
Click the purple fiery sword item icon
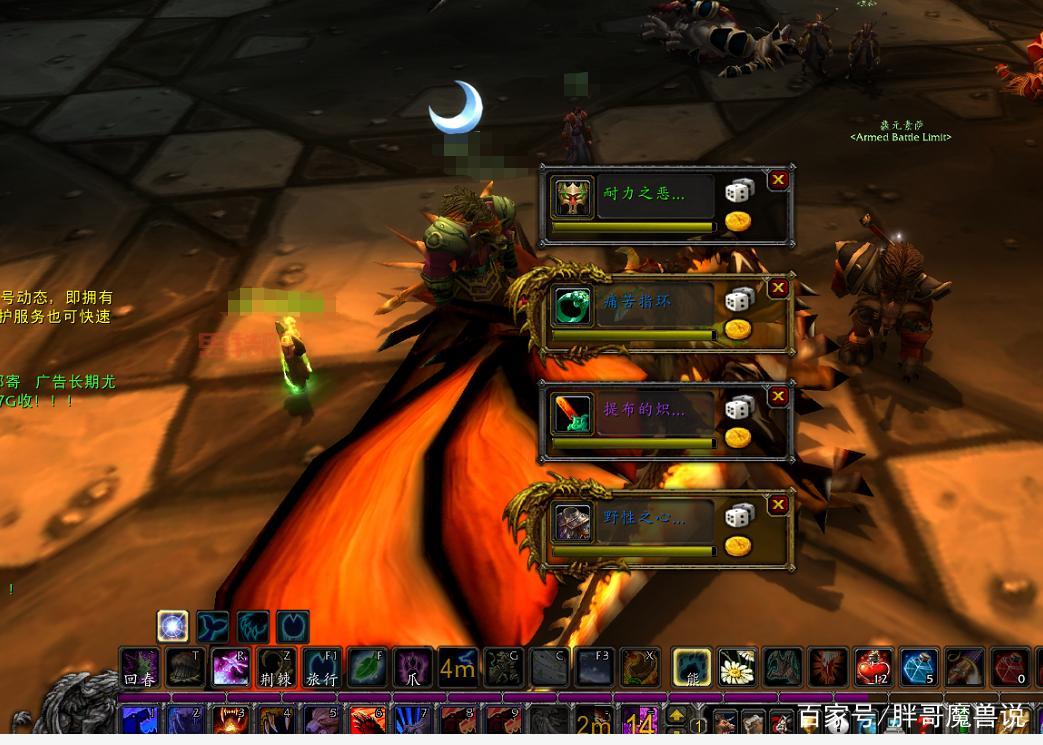point(573,413)
